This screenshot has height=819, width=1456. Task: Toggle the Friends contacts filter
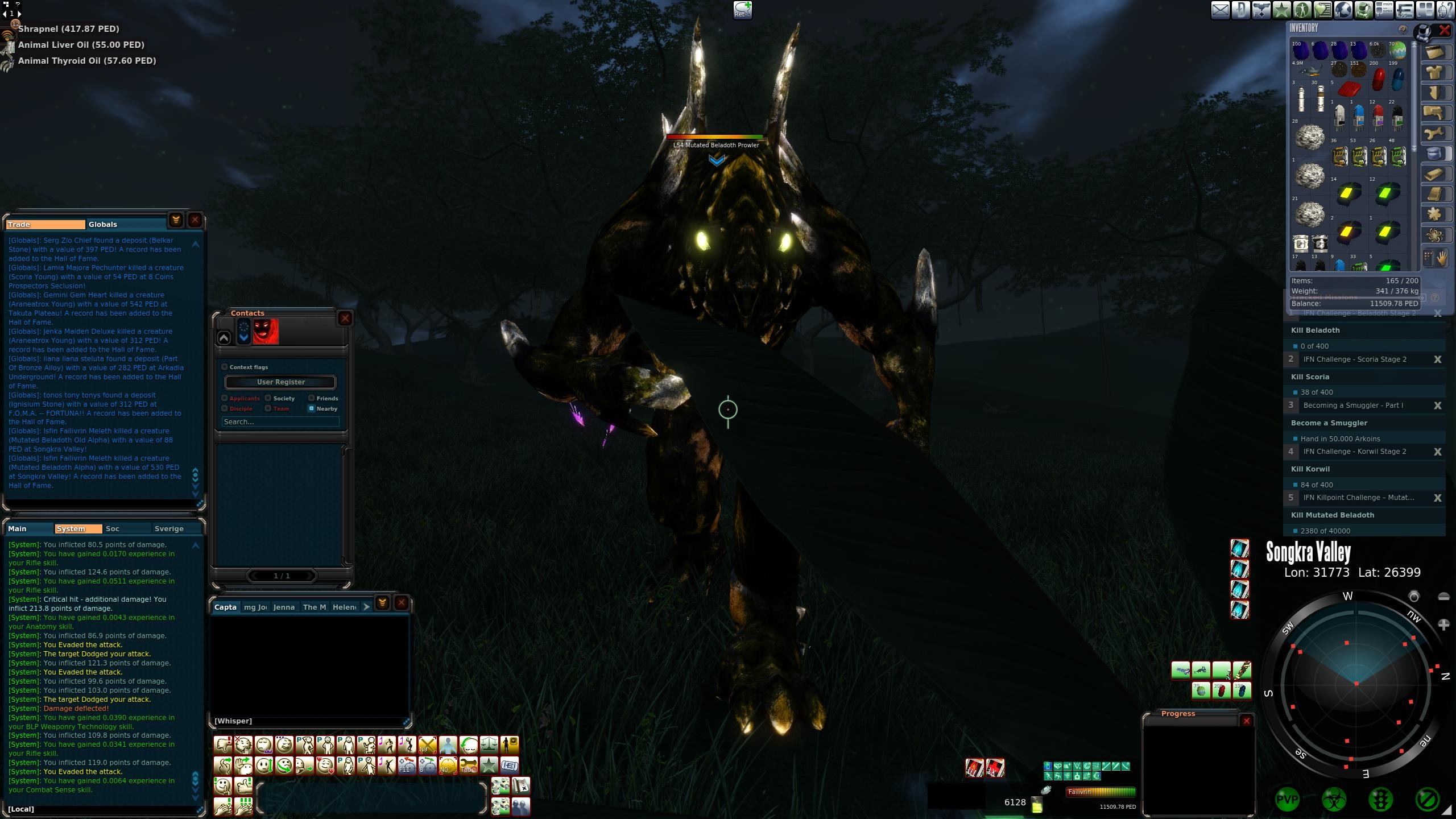(x=312, y=398)
